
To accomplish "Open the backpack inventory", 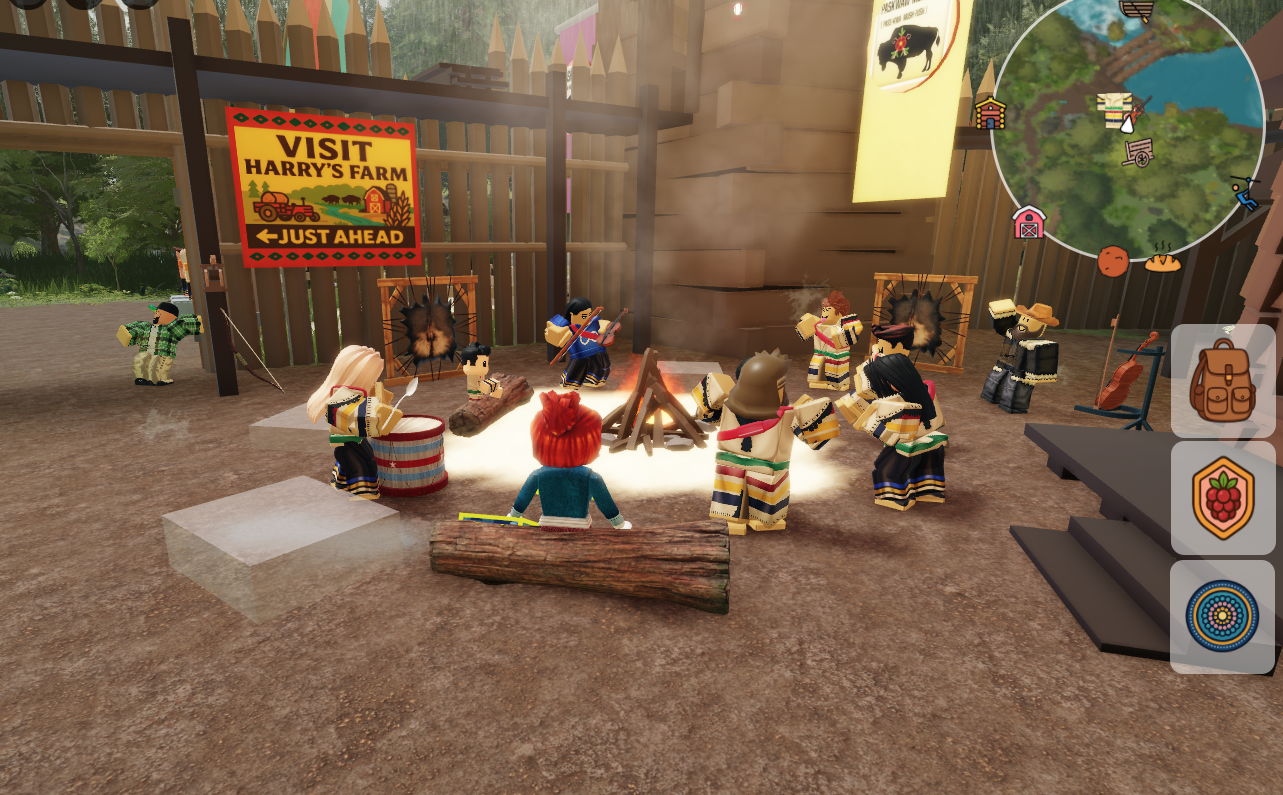I will pyautogui.click(x=1222, y=381).
